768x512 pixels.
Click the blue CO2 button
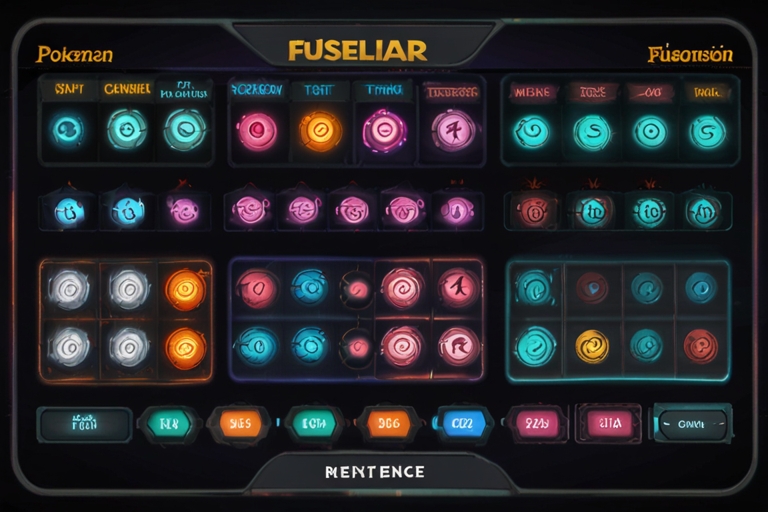[x=461, y=423]
